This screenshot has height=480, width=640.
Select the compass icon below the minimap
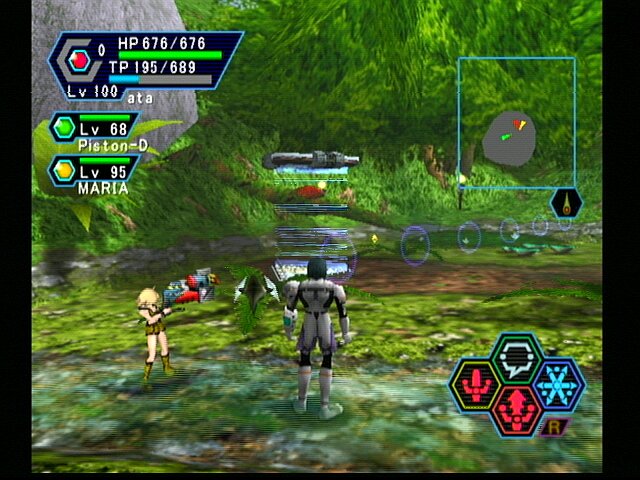click(x=567, y=203)
